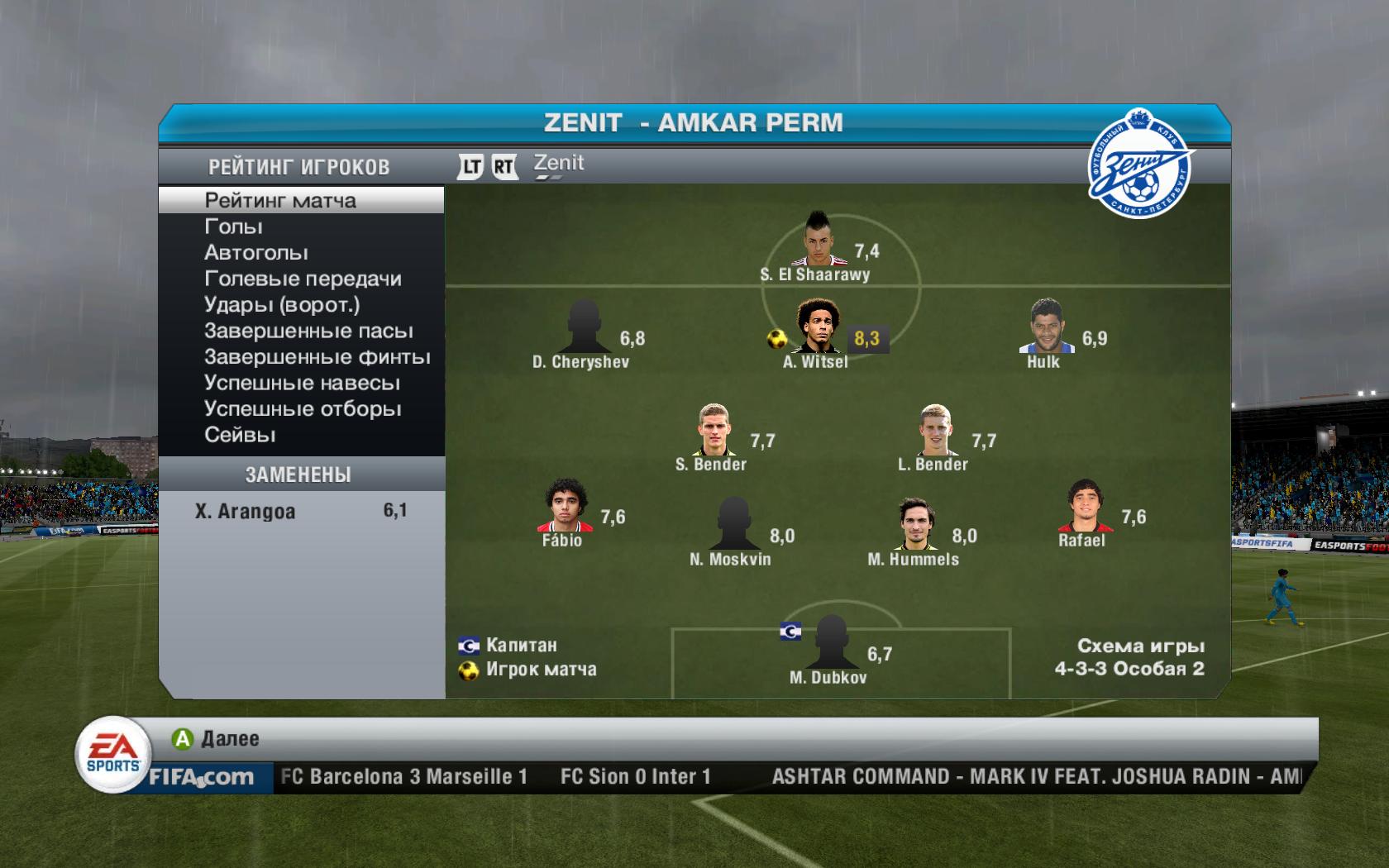This screenshot has width=1389, height=868.
Task: Switch team using the Zenit tab
Action: 559,165
